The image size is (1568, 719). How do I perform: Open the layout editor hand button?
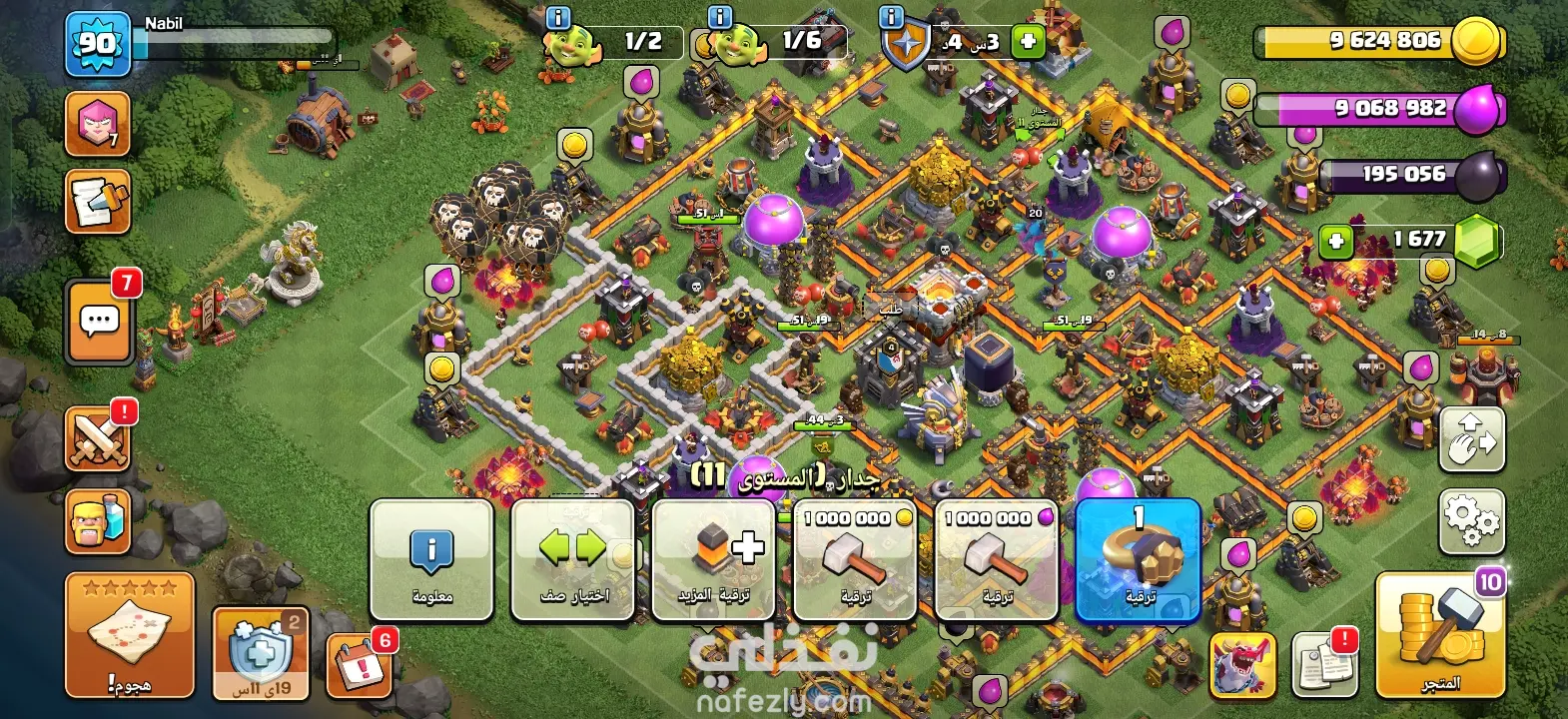coord(1471,439)
